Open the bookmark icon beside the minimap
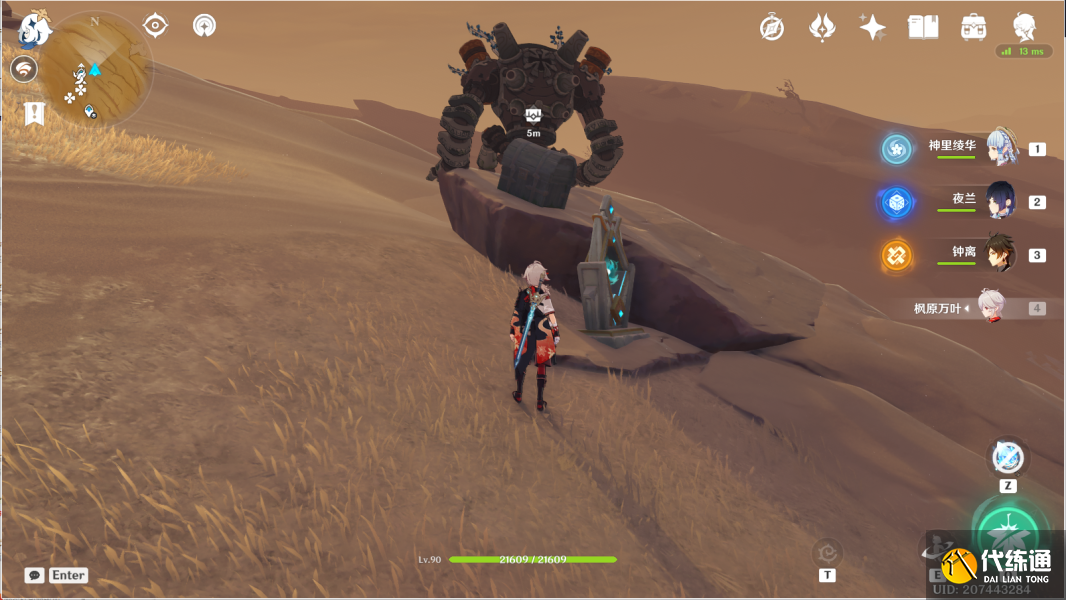The height and width of the screenshot is (600, 1066). (x=35, y=113)
